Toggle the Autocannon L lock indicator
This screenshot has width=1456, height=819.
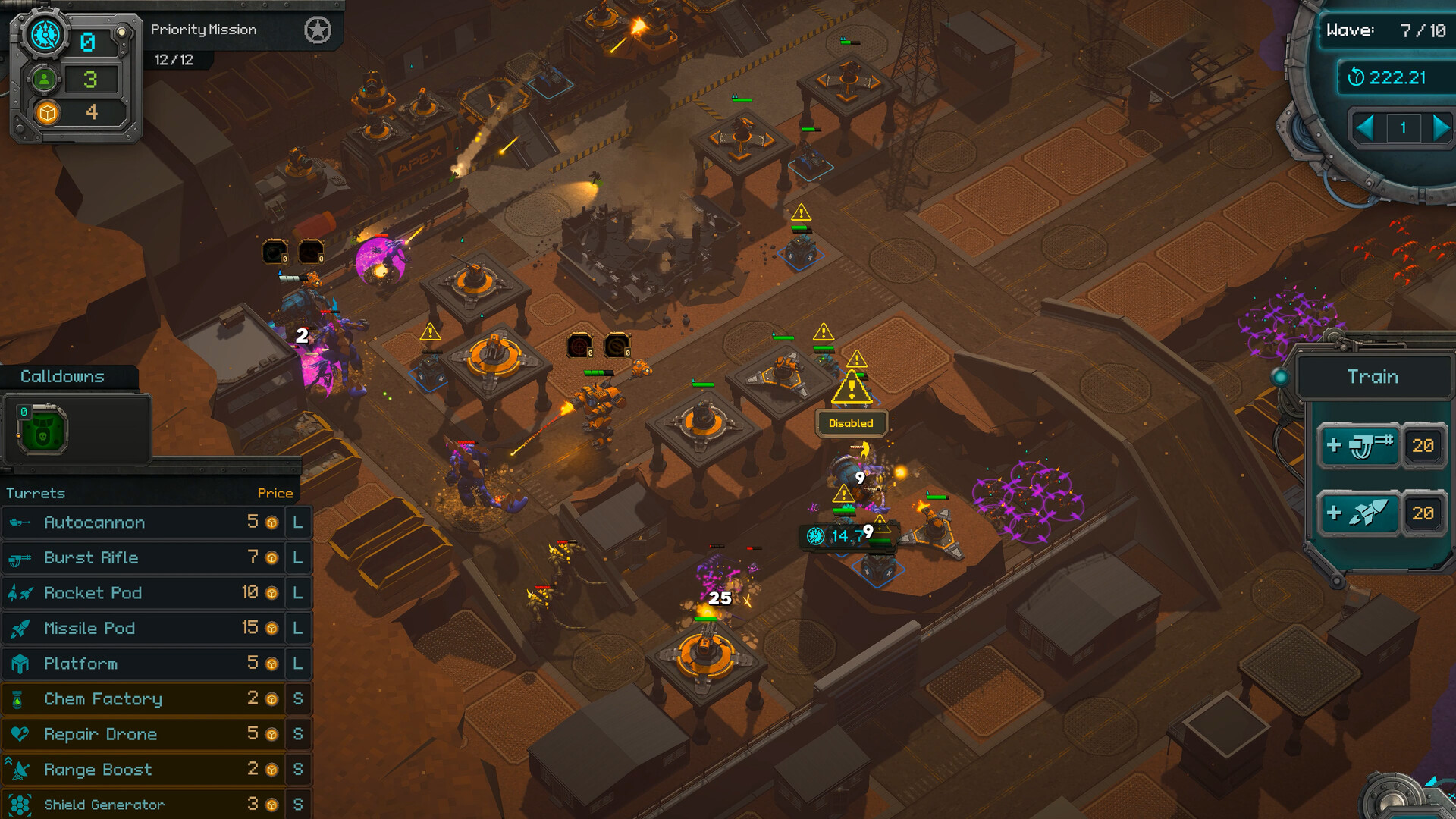[297, 522]
